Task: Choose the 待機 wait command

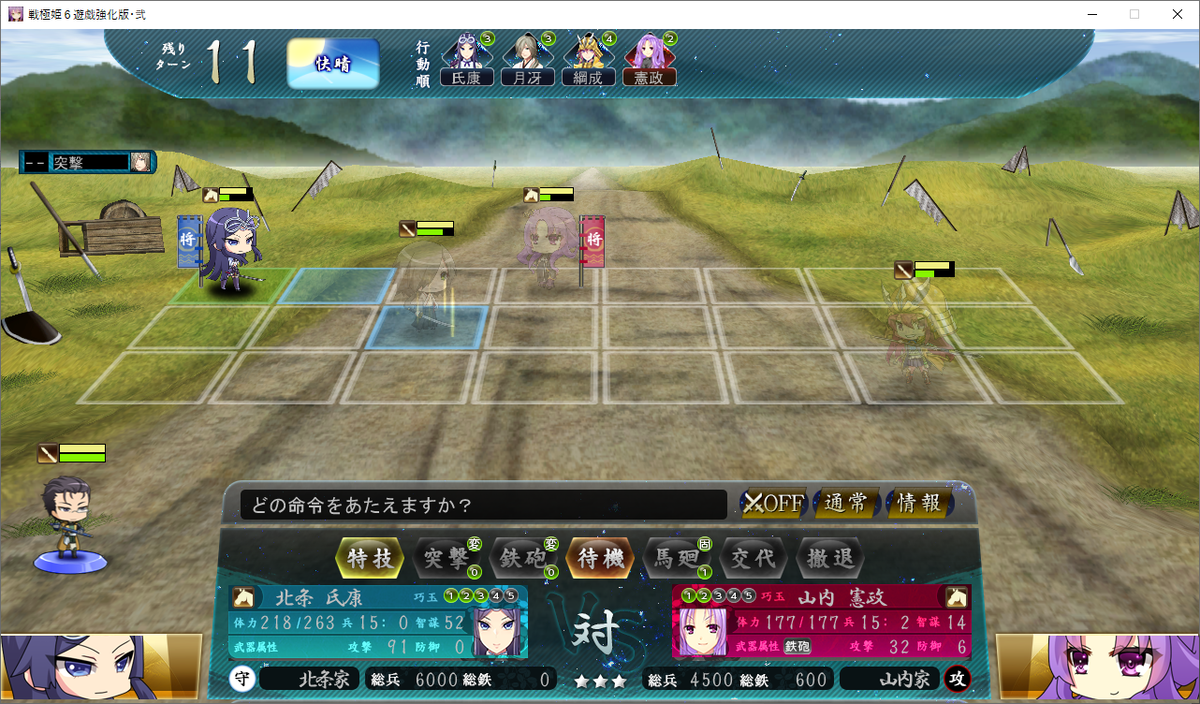Action: [600, 558]
